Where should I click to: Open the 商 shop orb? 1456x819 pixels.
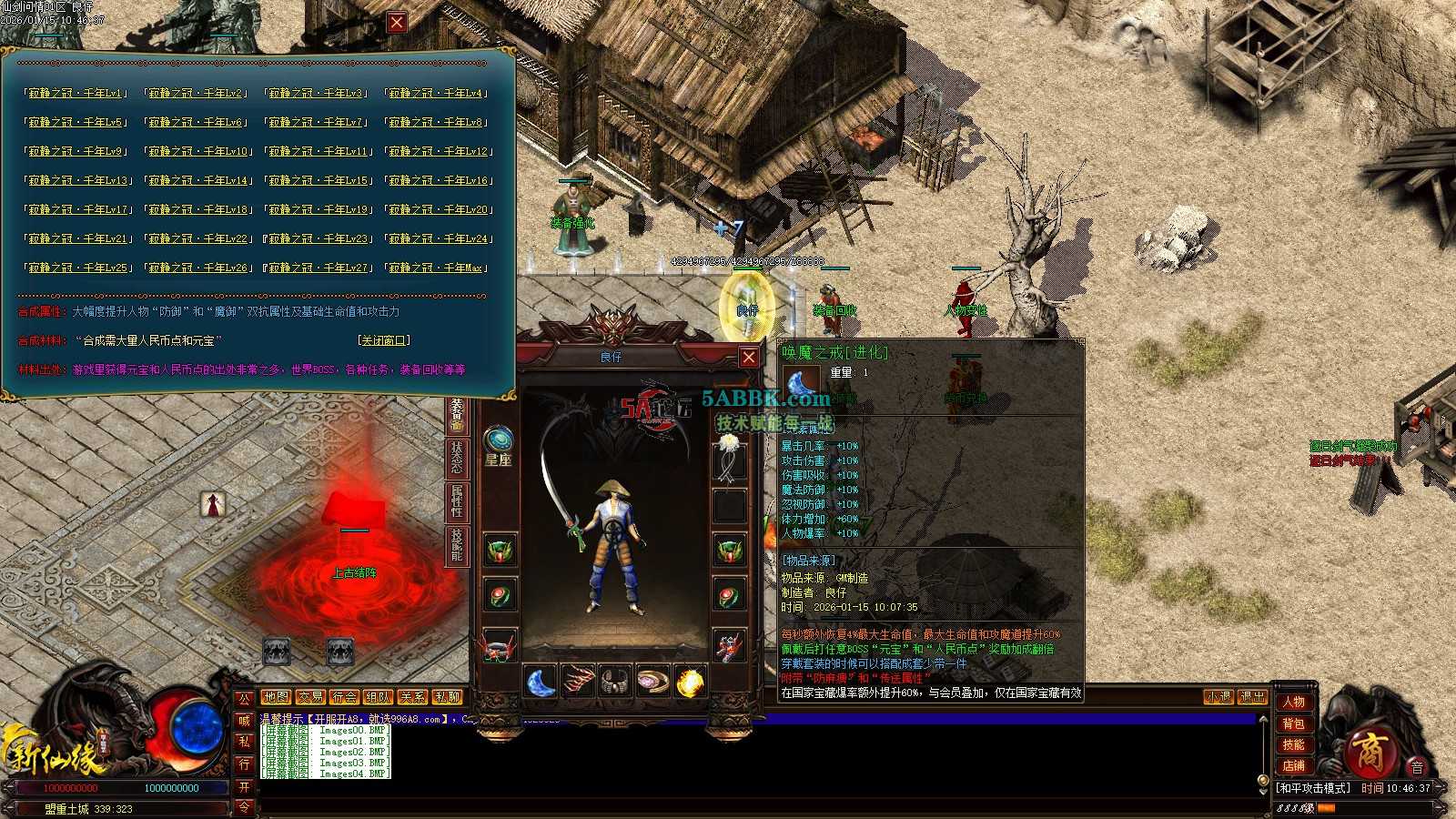[x=1368, y=753]
